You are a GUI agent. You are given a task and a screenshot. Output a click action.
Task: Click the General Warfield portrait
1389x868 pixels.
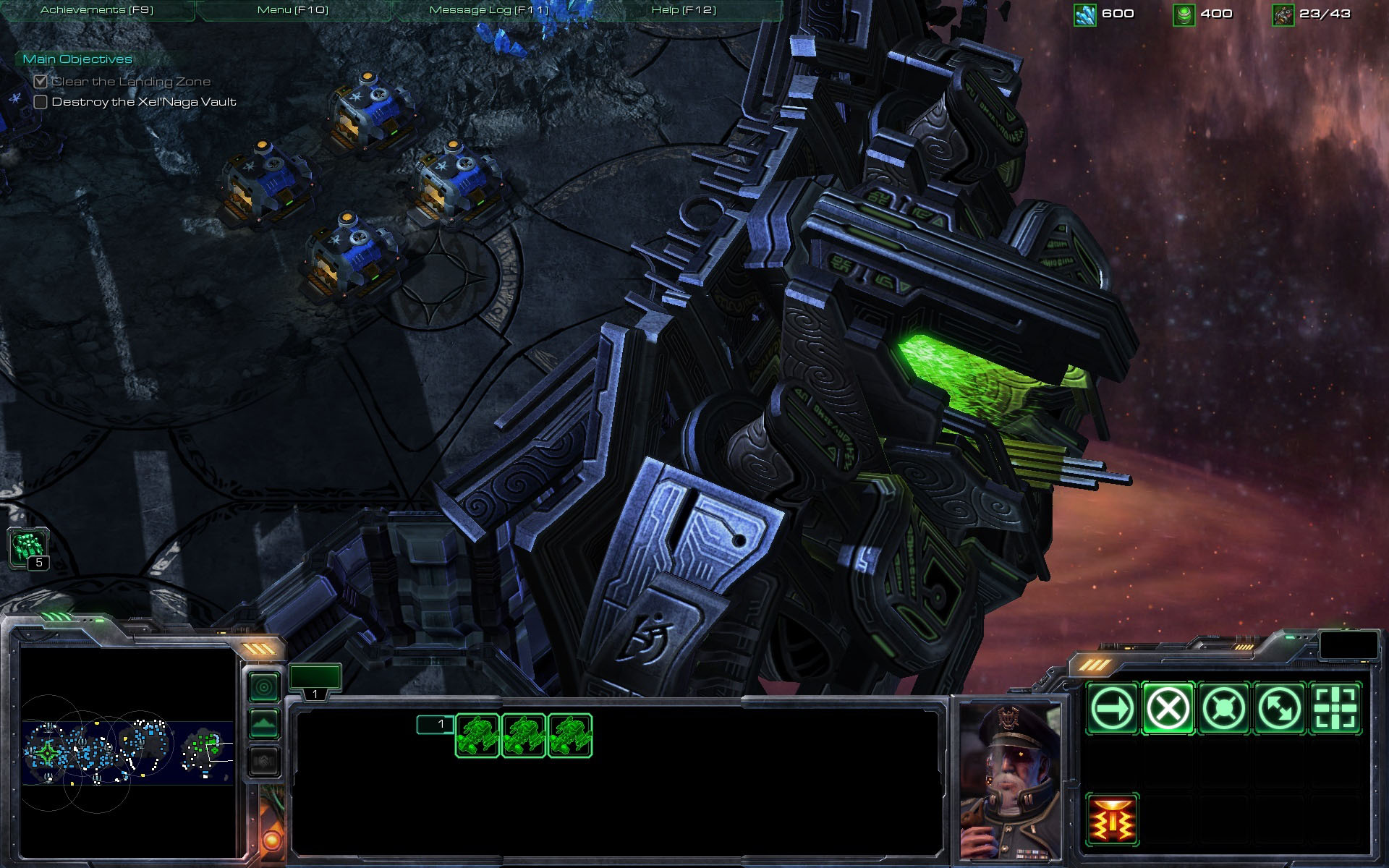pos(1011,779)
